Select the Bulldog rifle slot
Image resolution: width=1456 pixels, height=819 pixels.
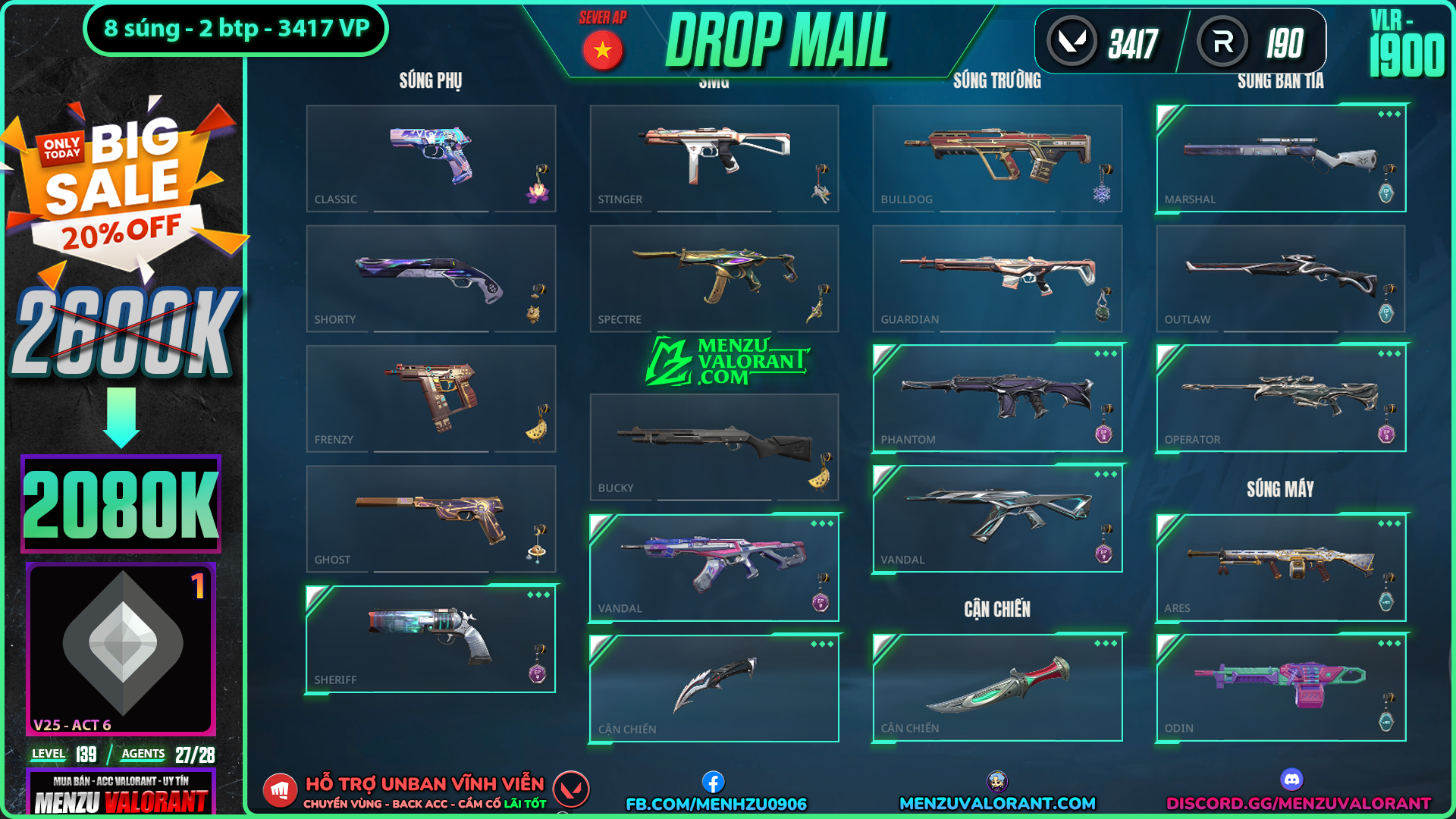(x=997, y=158)
